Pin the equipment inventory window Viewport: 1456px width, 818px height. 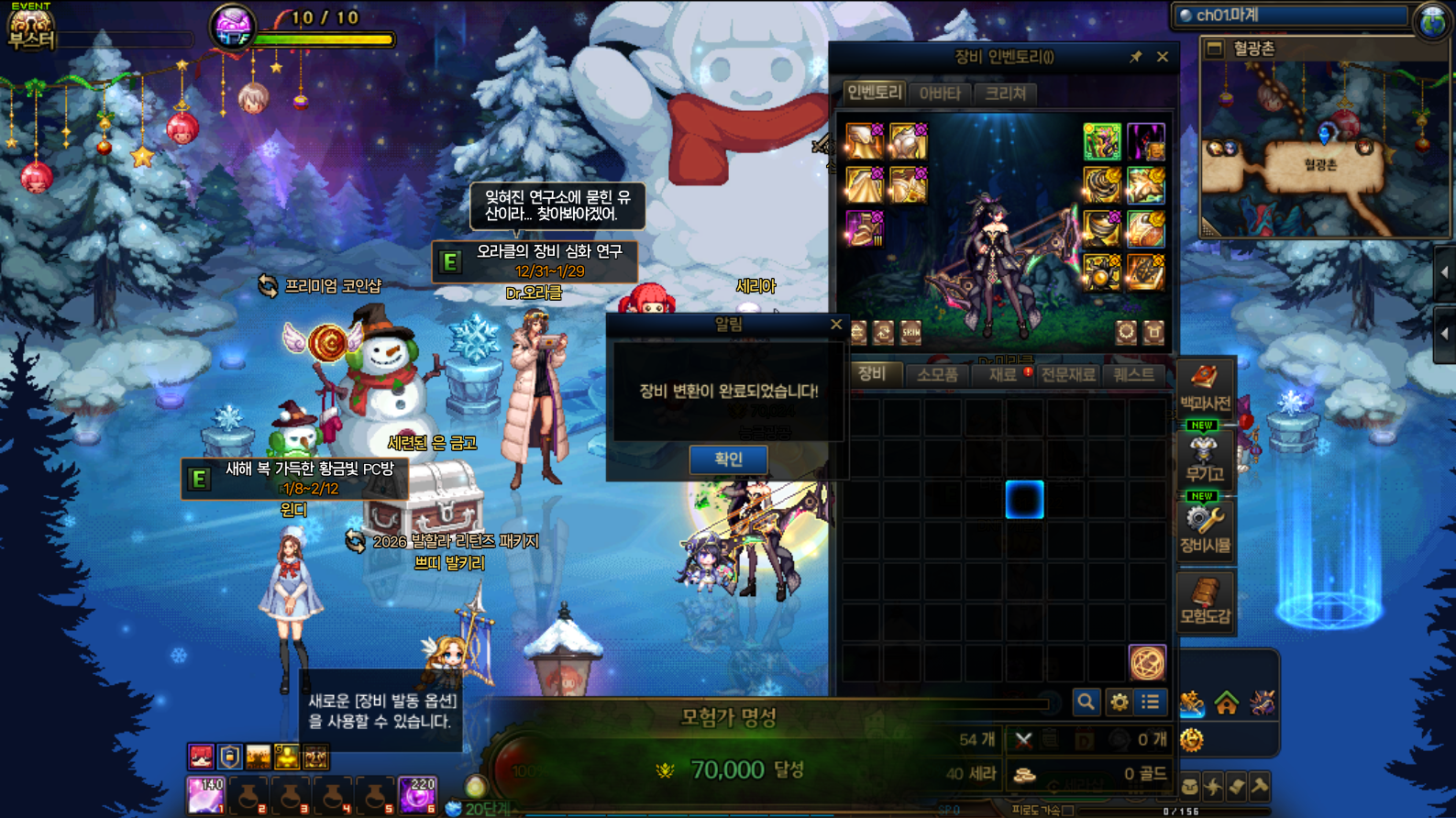(x=1135, y=57)
